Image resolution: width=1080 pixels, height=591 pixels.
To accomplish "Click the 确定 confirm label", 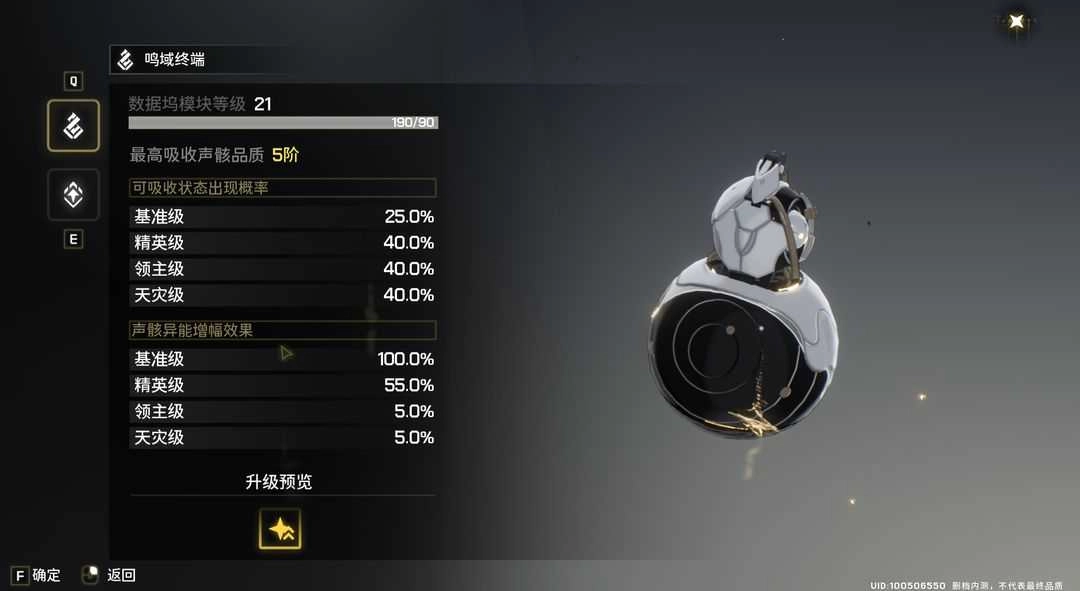I will tap(46, 575).
